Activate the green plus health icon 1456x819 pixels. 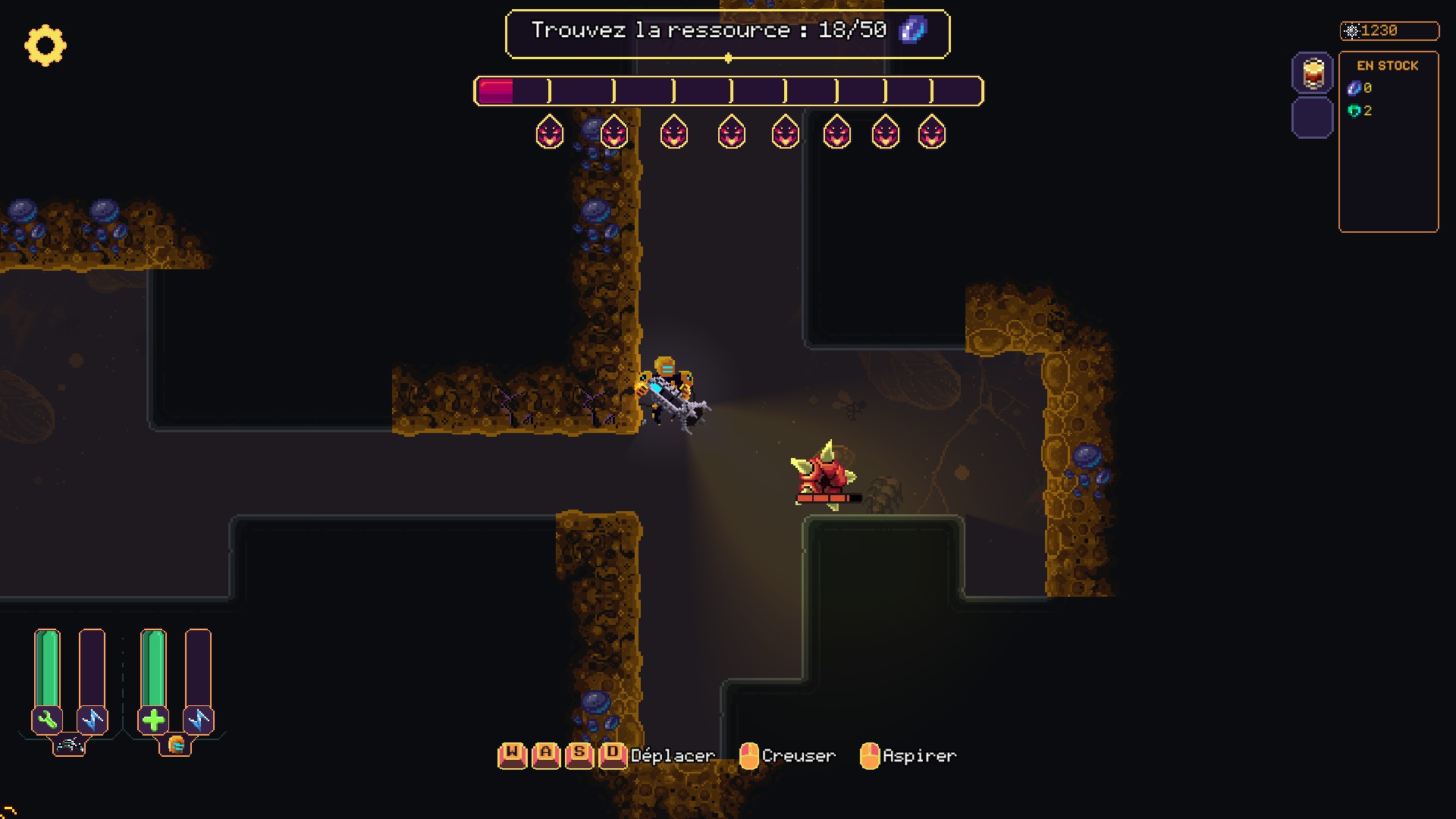click(153, 720)
